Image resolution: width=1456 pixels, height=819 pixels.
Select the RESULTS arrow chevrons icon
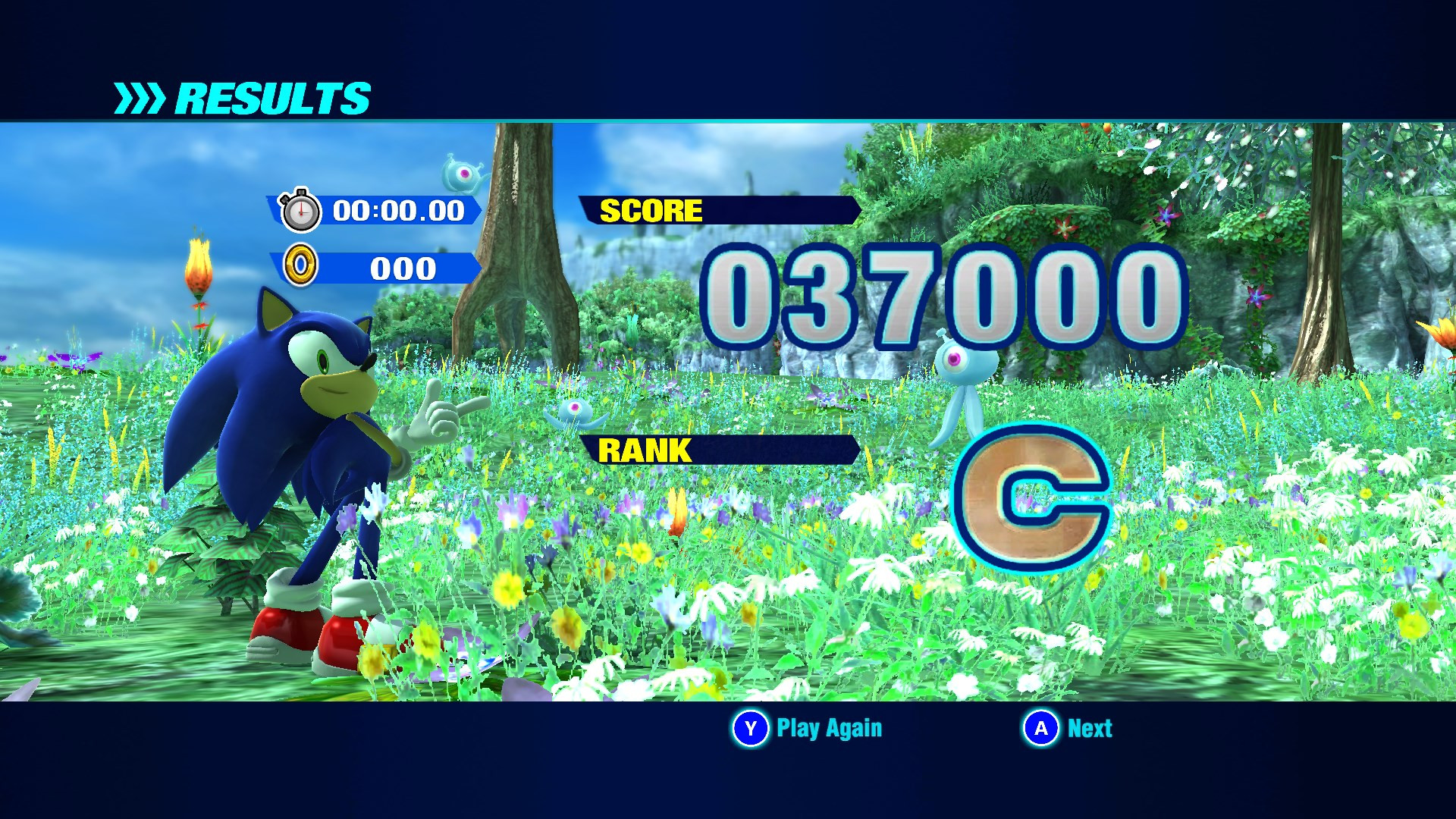pyautogui.click(x=141, y=96)
